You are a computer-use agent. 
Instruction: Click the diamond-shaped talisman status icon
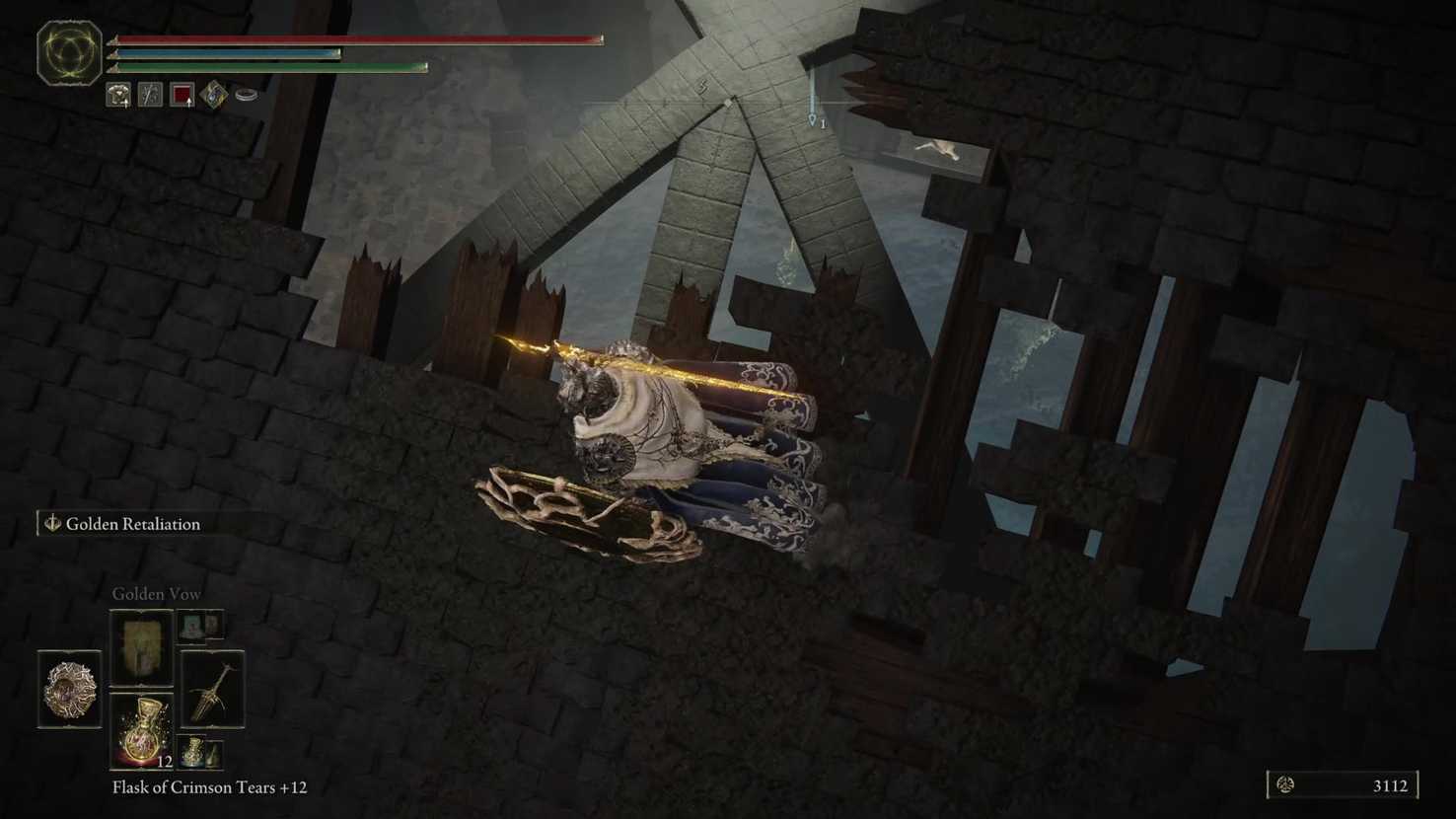coord(214,95)
